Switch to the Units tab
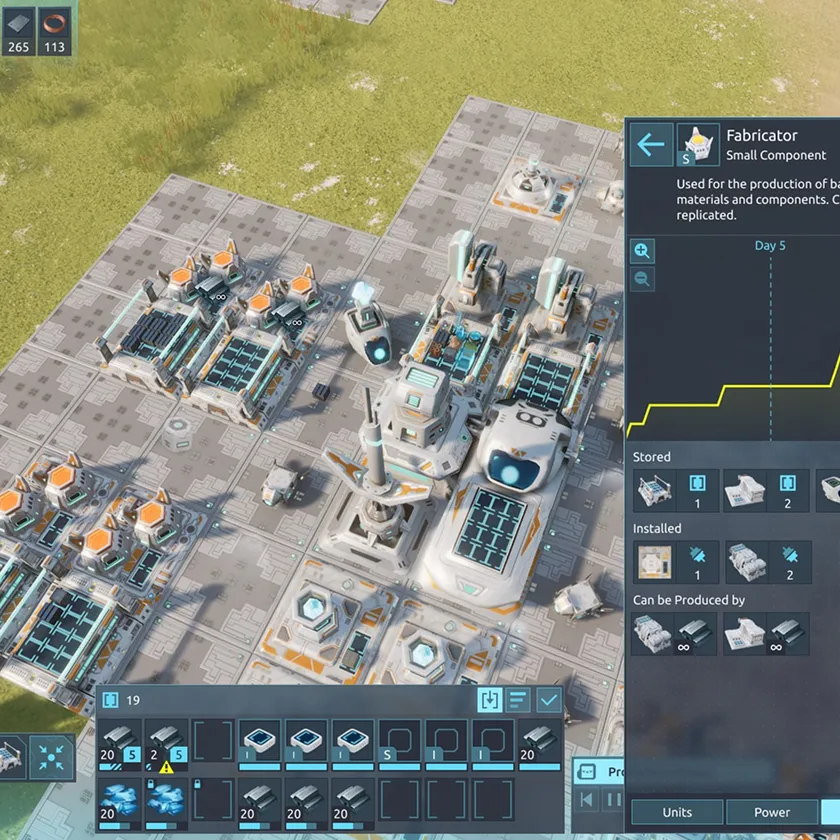 pos(677,812)
